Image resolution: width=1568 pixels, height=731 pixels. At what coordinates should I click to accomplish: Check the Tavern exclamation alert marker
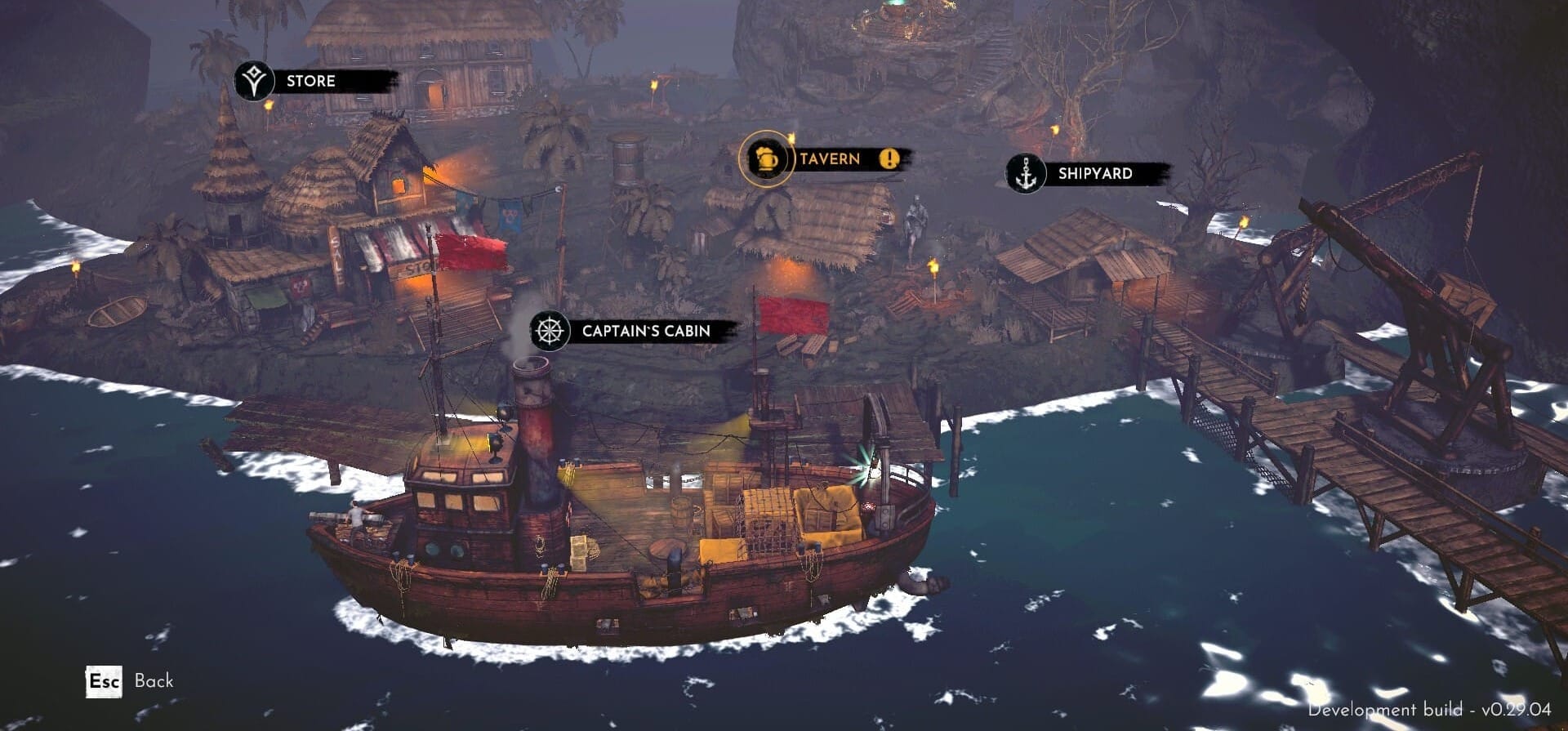(889, 158)
